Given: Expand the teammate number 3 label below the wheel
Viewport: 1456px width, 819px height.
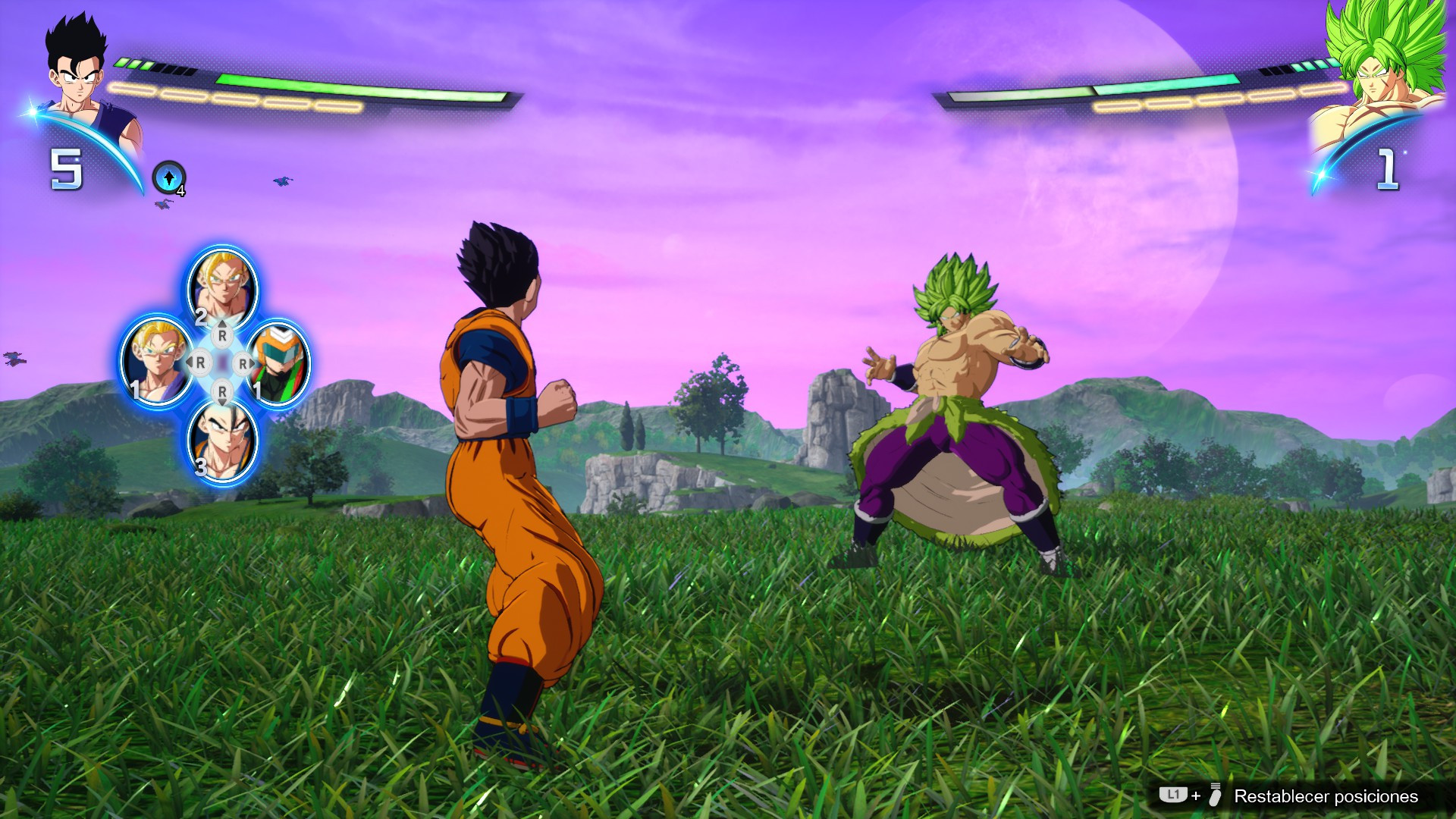Looking at the screenshot, I should [200, 468].
